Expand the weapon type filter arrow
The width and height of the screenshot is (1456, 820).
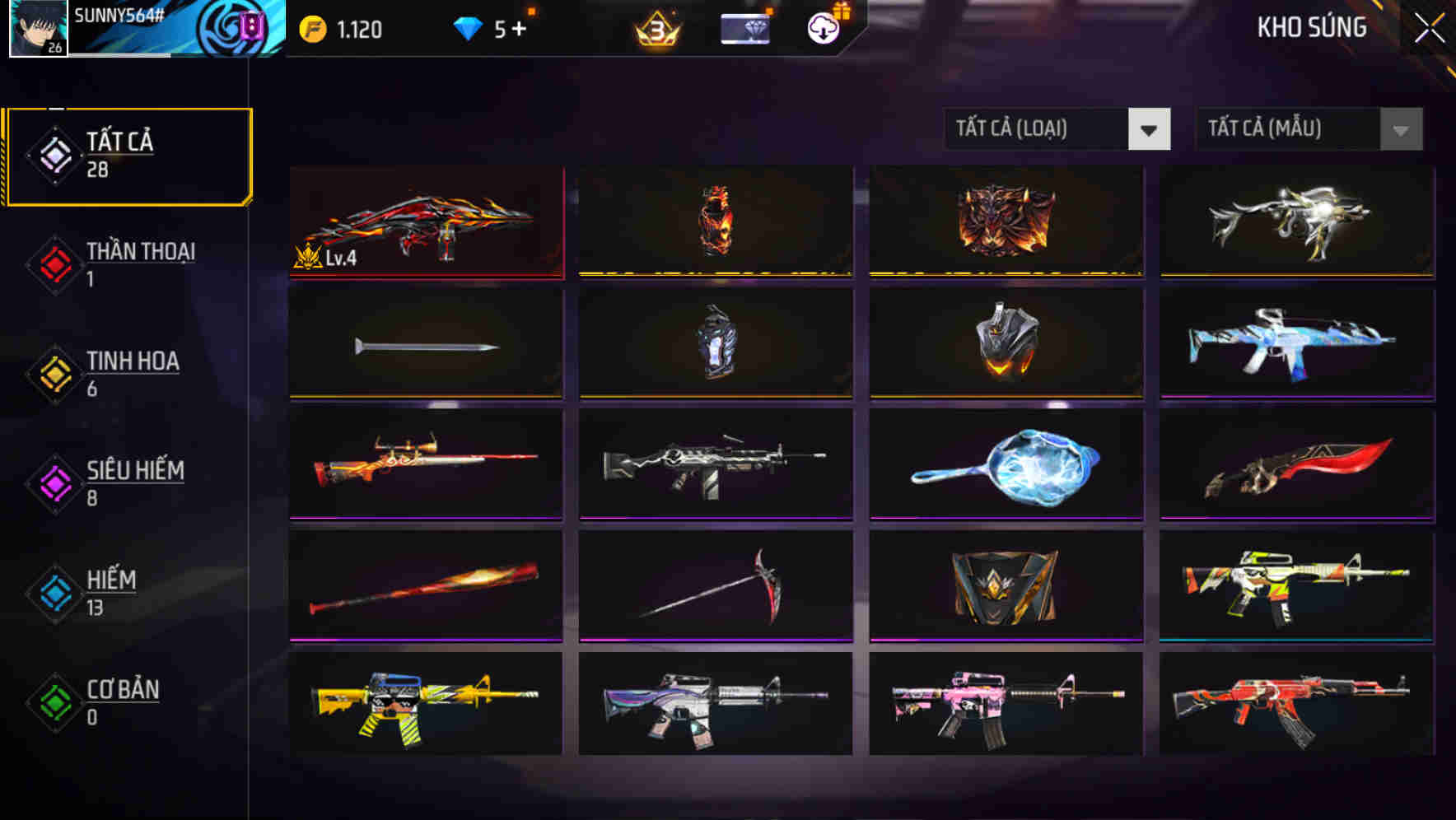coord(1150,129)
